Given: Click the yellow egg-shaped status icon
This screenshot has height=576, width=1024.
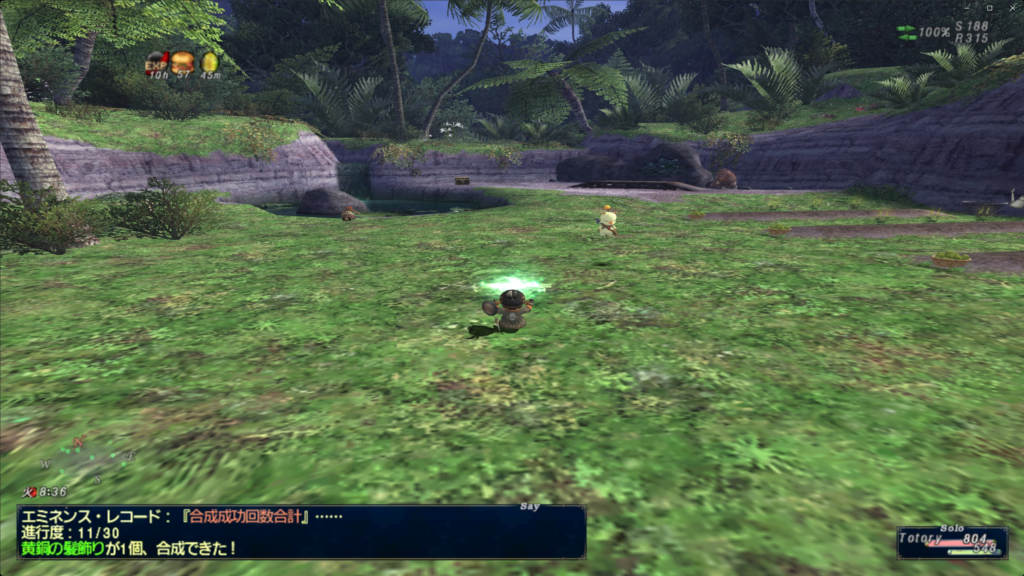Looking at the screenshot, I should coord(209,61).
